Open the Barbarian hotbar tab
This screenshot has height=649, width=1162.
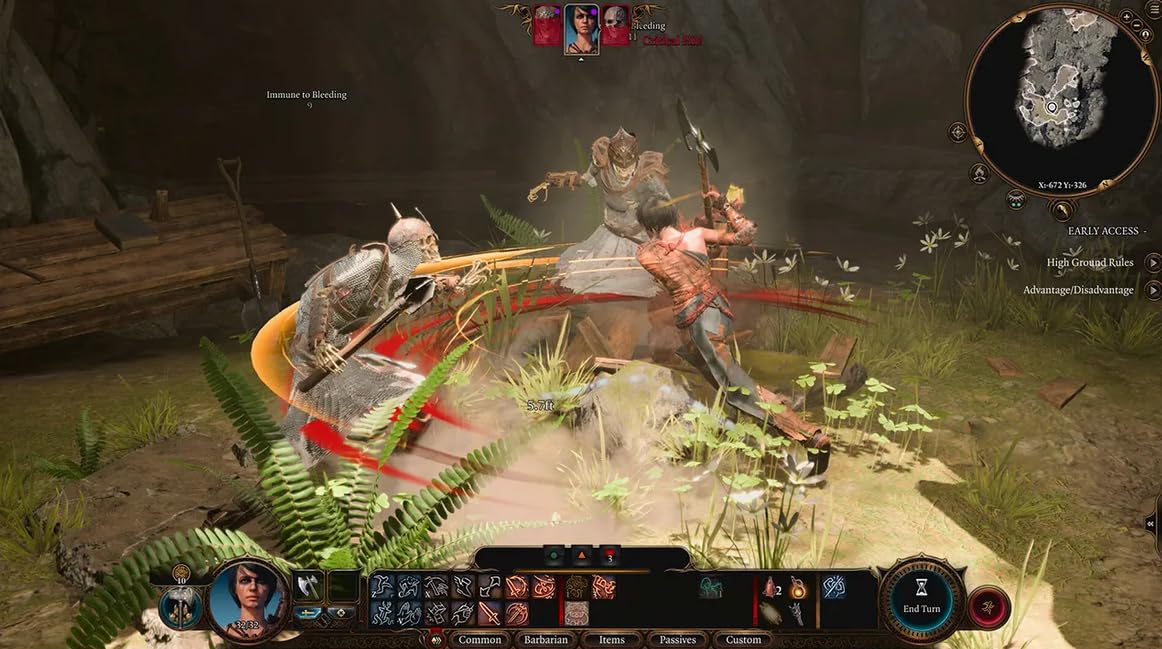545,639
